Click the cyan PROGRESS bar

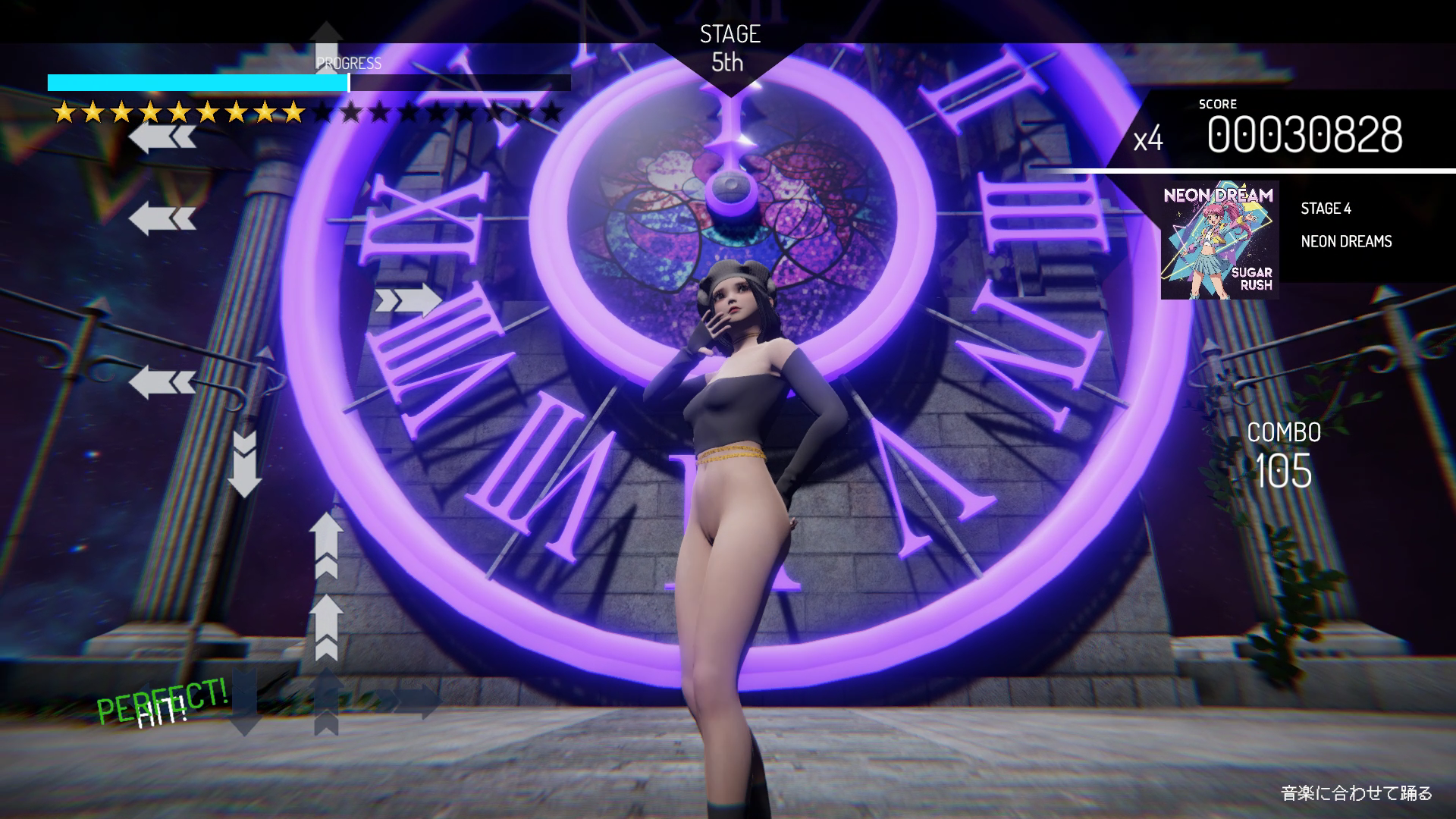pos(197,83)
